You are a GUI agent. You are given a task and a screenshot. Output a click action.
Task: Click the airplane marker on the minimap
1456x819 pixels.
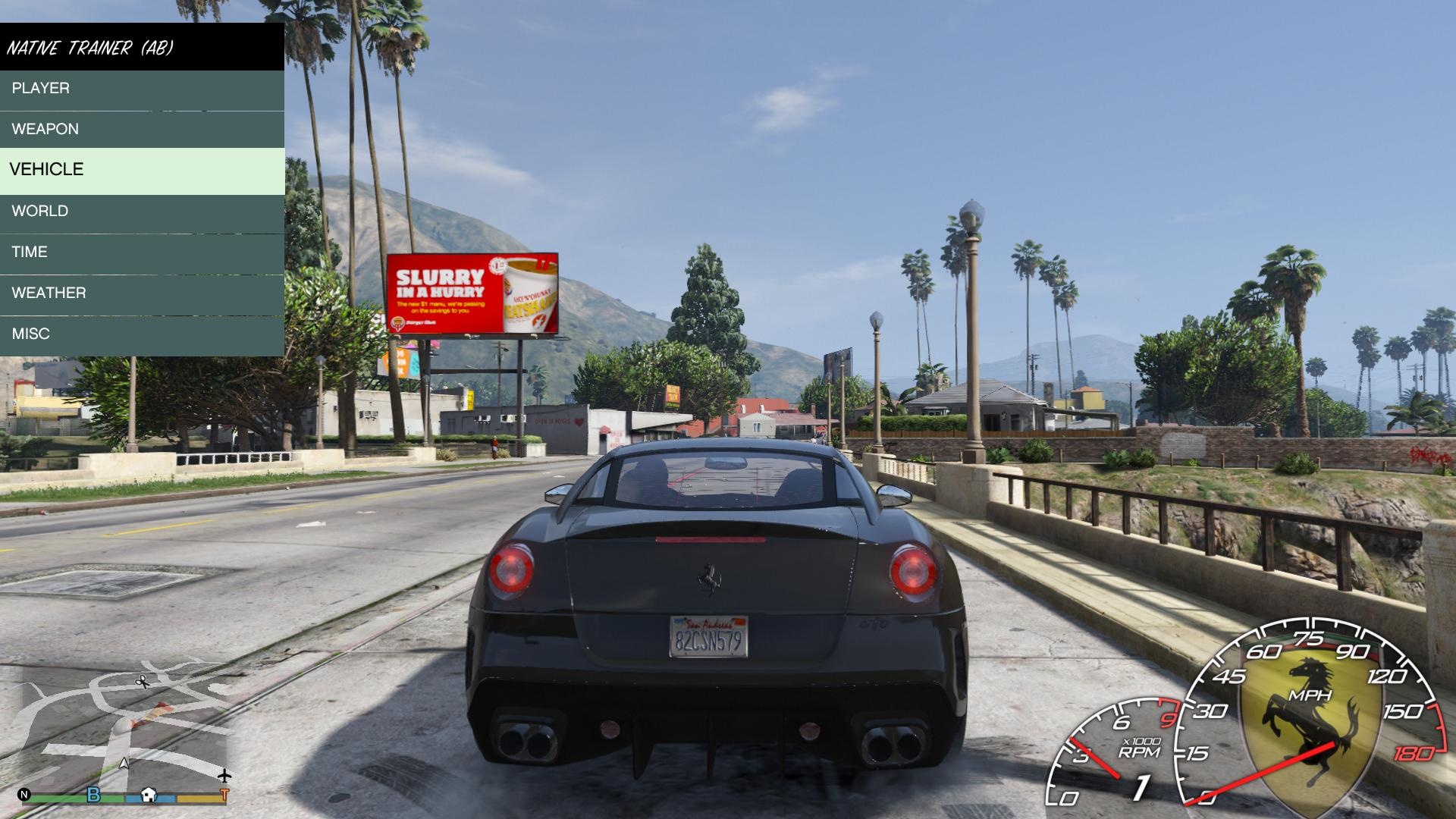coord(224,776)
